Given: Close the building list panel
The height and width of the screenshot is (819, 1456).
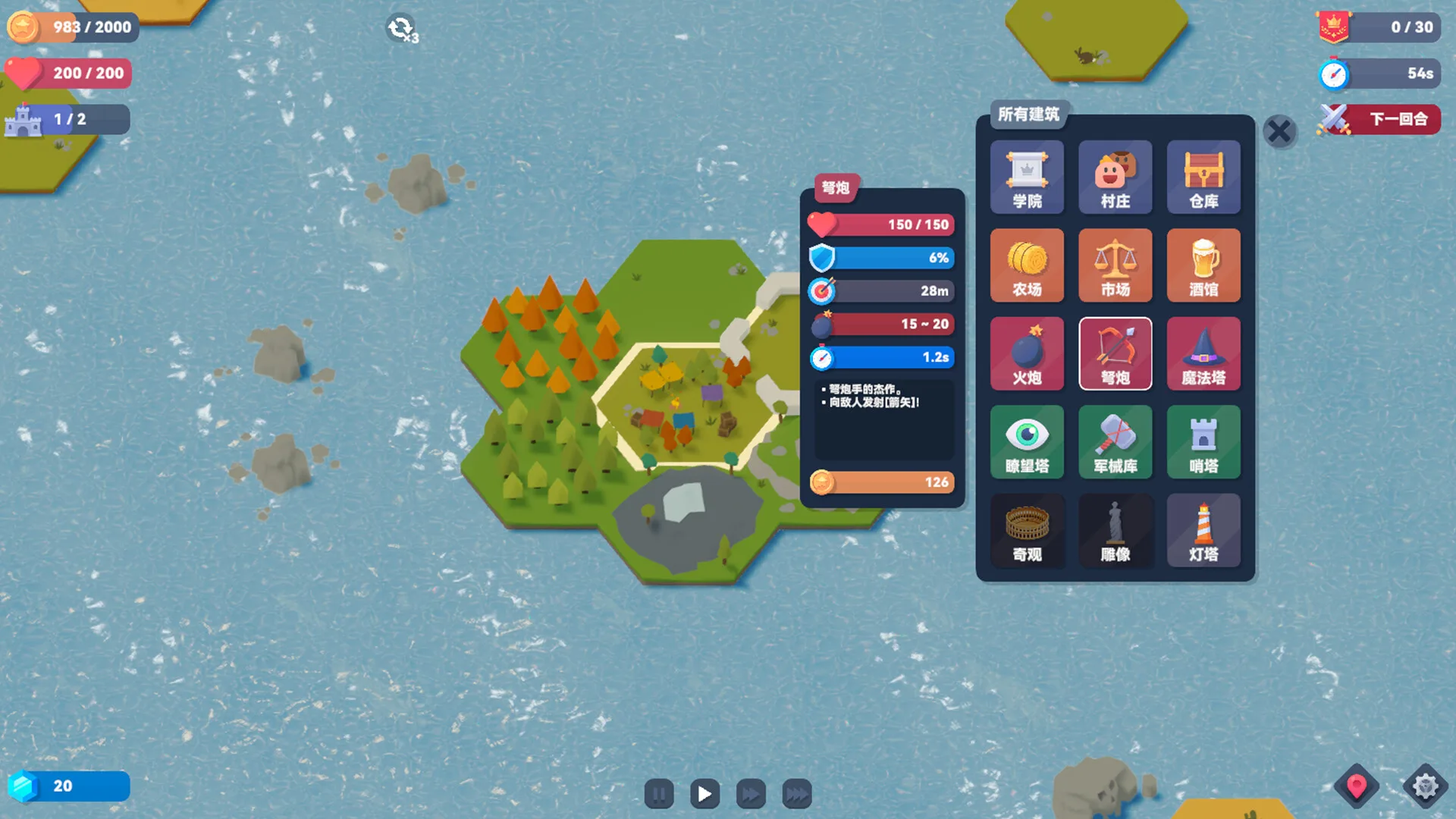Looking at the screenshot, I should pyautogui.click(x=1279, y=132).
